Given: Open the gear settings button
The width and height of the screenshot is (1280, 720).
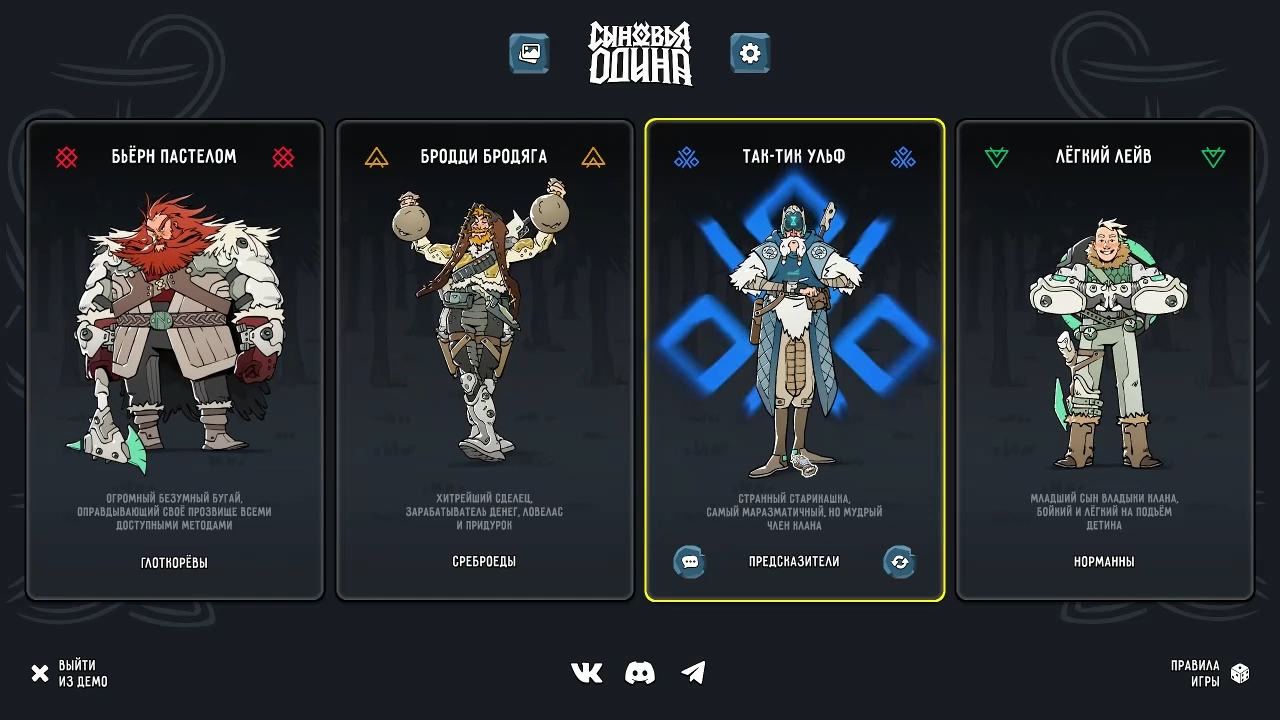Looking at the screenshot, I should (750, 53).
